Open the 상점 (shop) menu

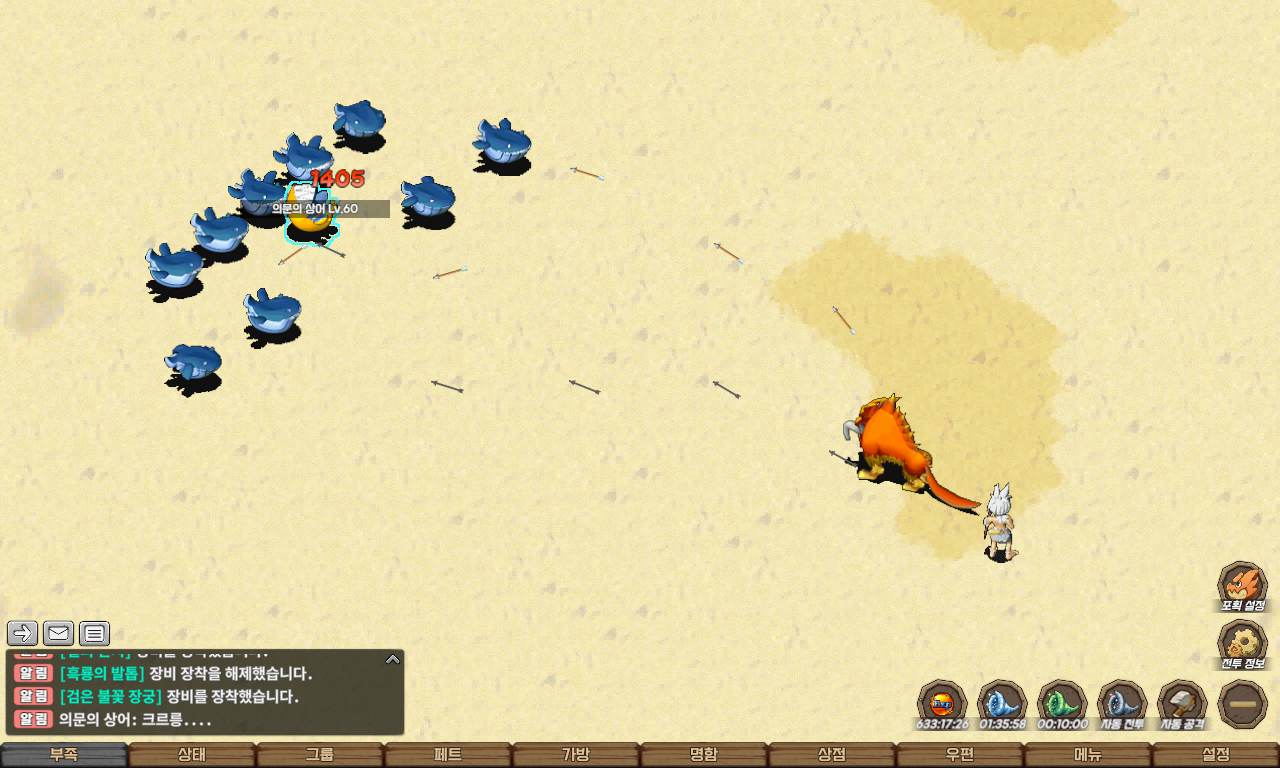click(x=832, y=755)
